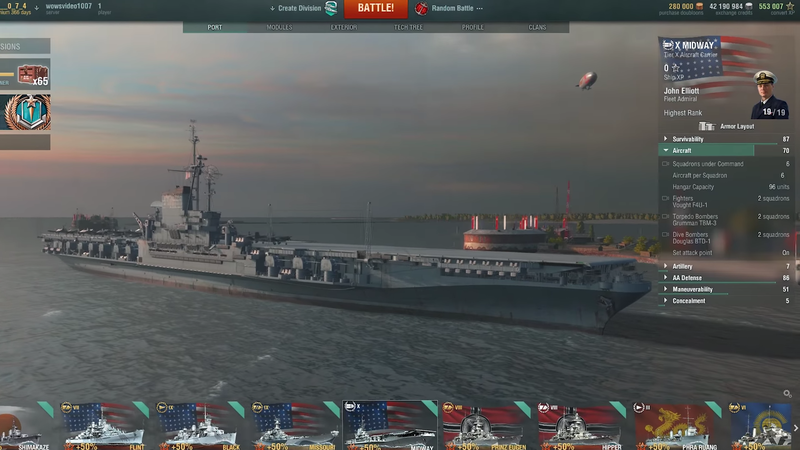The height and width of the screenshot is (450, 800).
Task: Open the Clans tab
Action: [x=537, y=27]
